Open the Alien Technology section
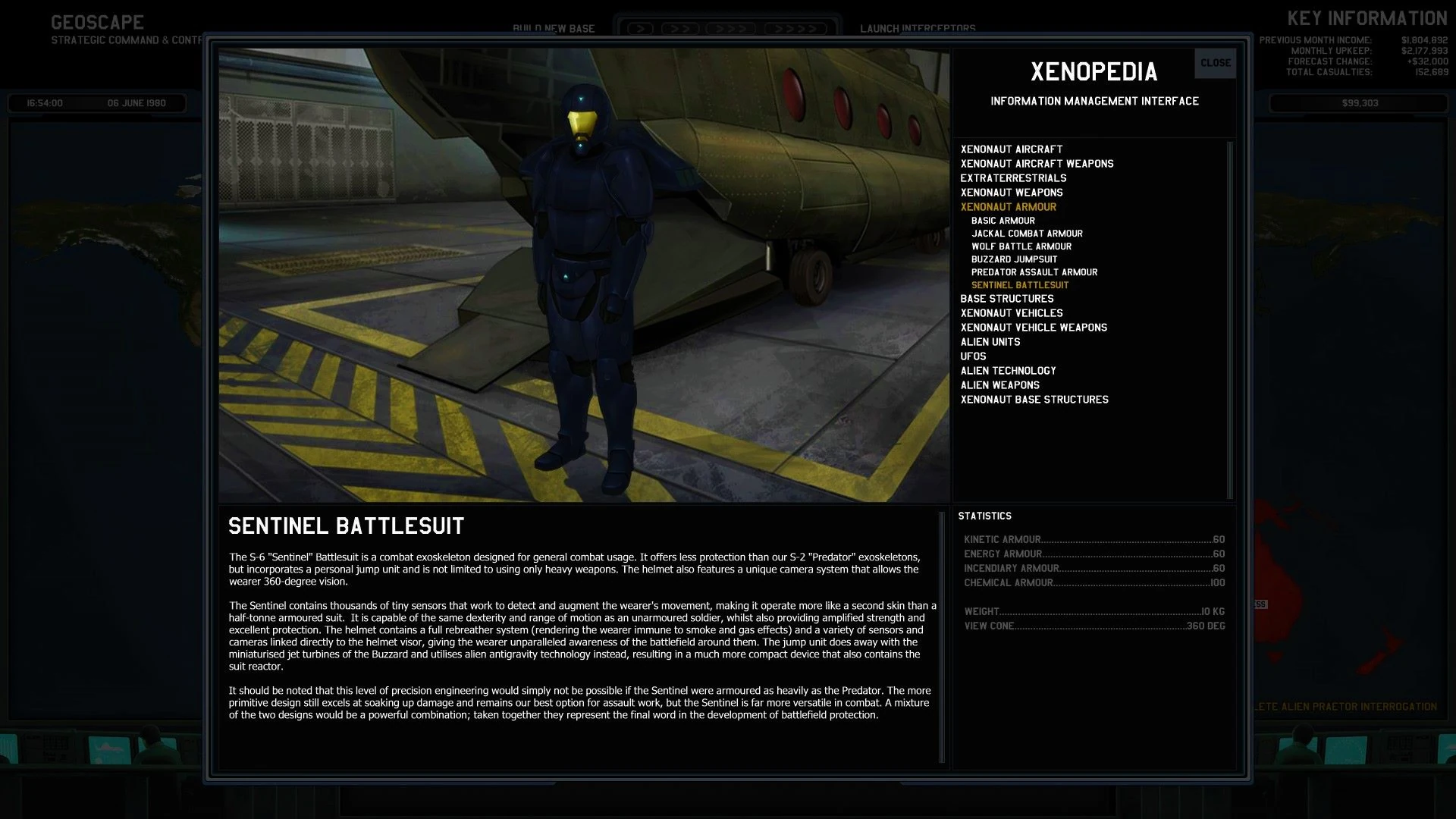The height and width of the screenshot is (819, 1456). pyautogui.click(x=1008, y=370)
